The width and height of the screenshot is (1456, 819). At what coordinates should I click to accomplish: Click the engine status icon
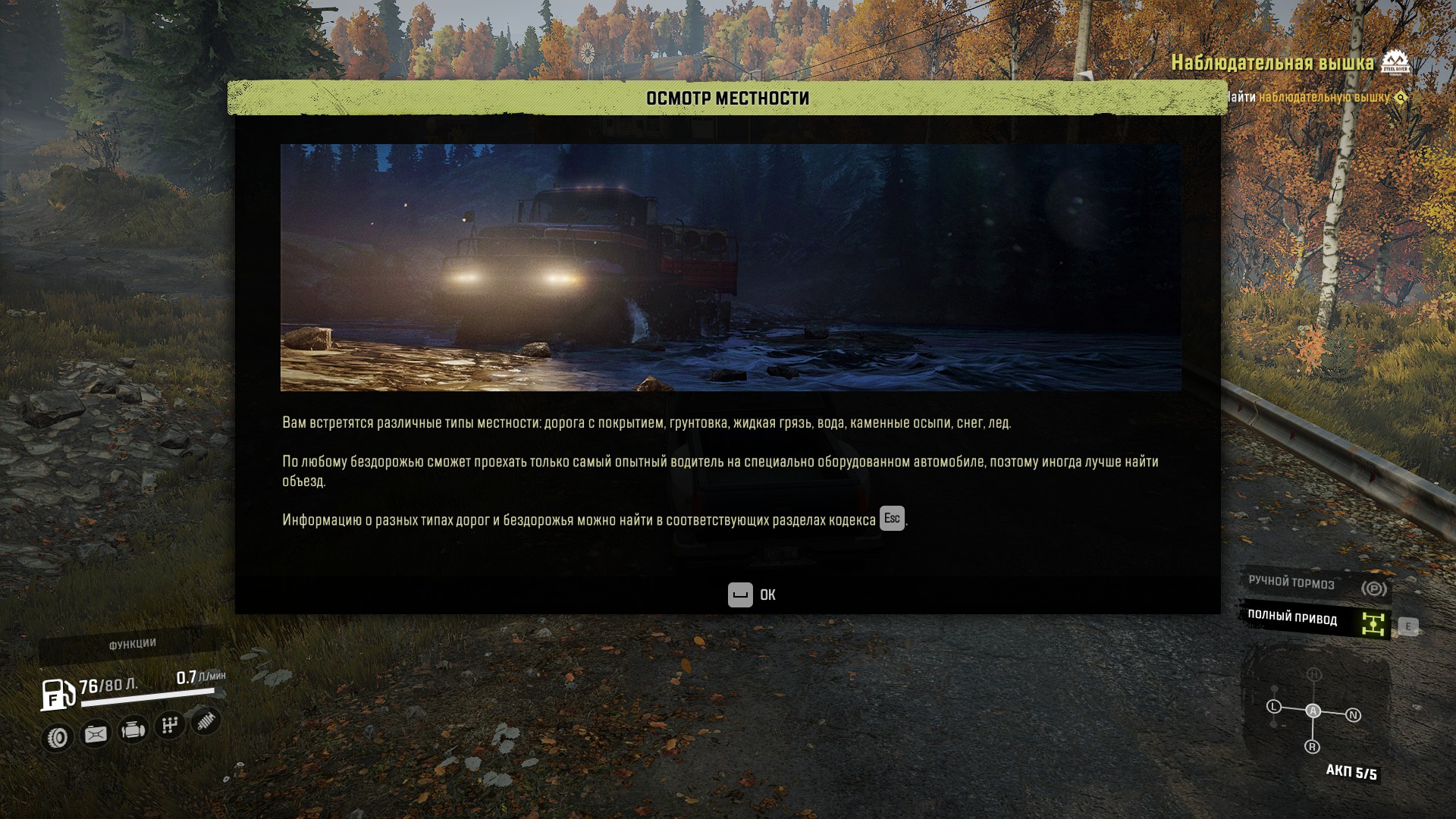[x=133, y=730]
